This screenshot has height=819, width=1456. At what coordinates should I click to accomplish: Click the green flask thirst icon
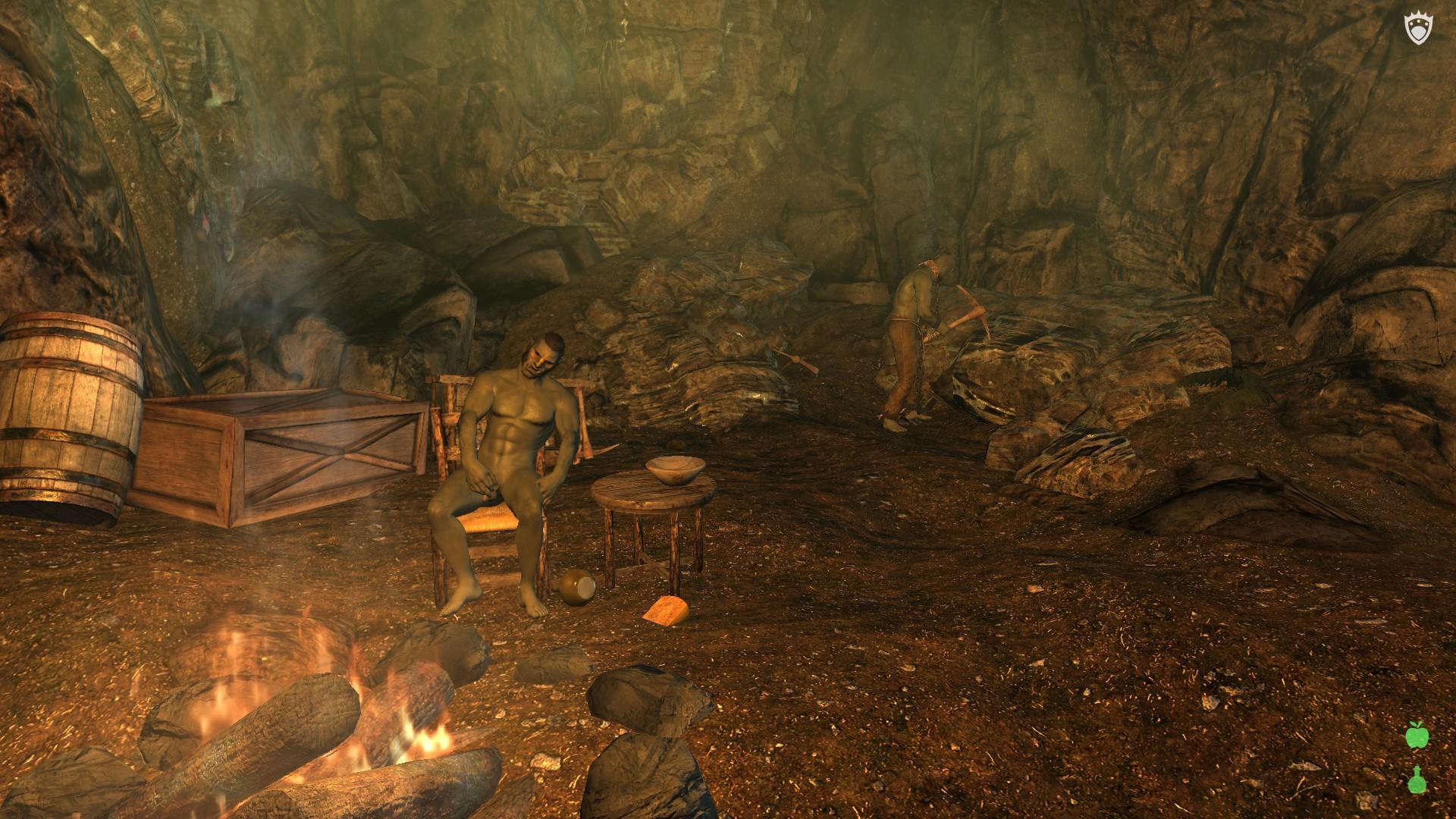point(1415,780)
